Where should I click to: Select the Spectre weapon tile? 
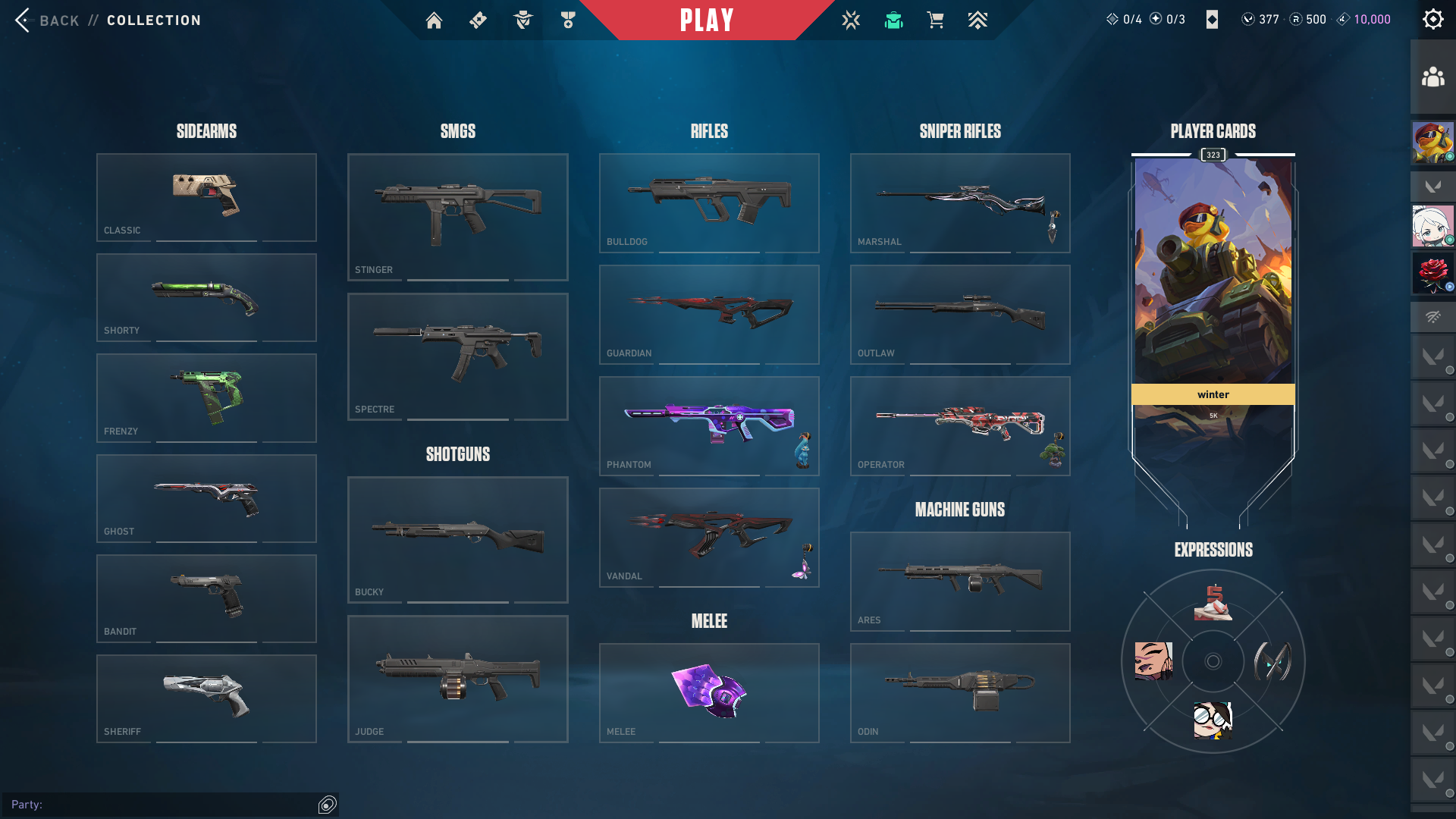coord(457,356)
